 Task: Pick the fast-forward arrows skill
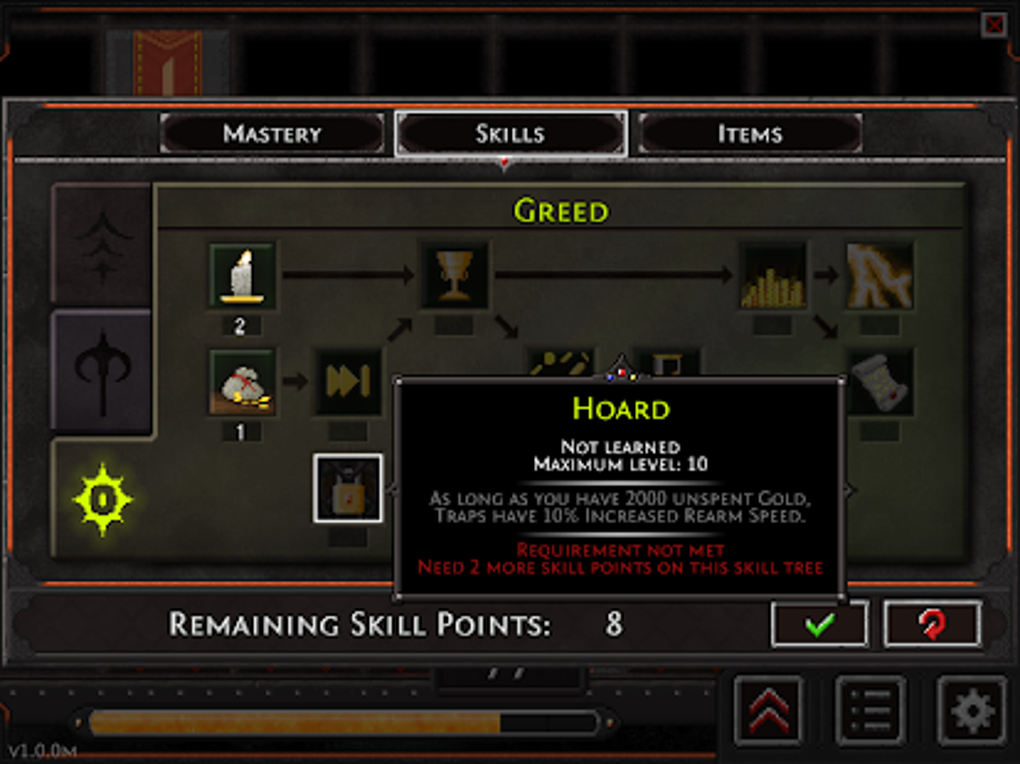(349, 382)
